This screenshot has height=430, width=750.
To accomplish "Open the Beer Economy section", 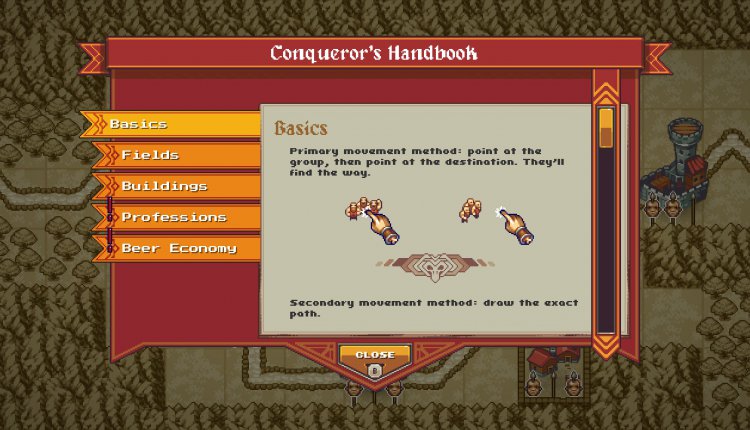I will point(176,248).
